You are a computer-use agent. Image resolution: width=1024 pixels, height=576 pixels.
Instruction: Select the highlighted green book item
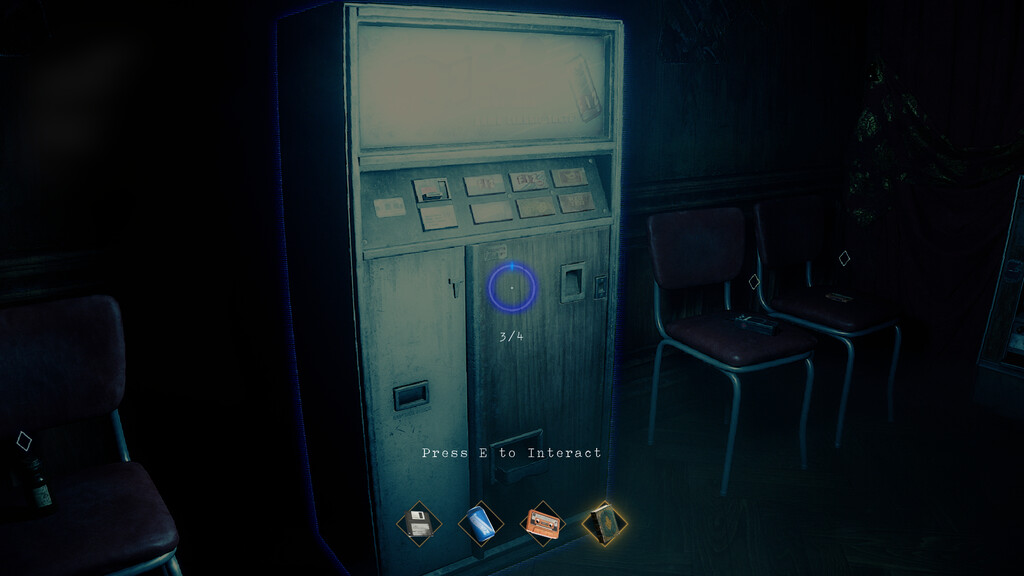point(605,524)
